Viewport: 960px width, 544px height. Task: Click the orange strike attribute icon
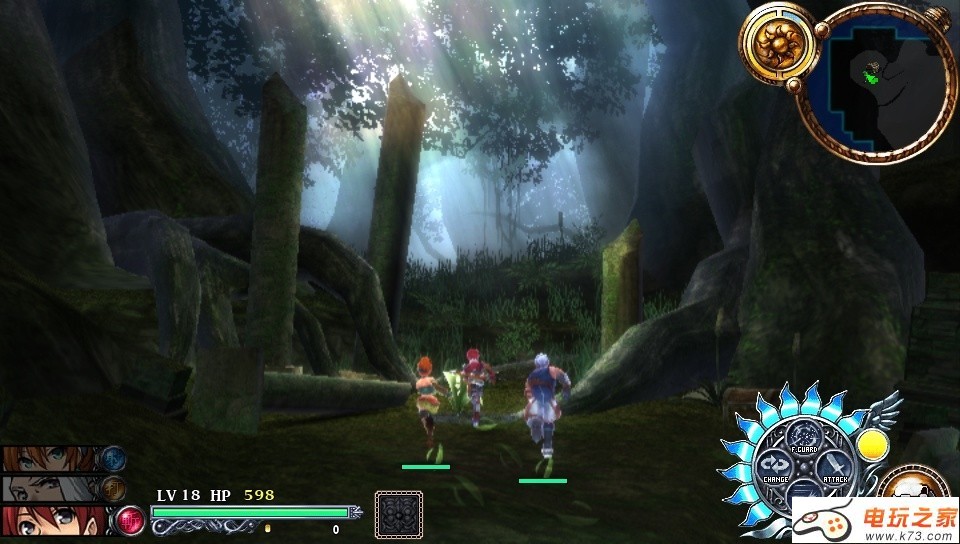point(113,488)
